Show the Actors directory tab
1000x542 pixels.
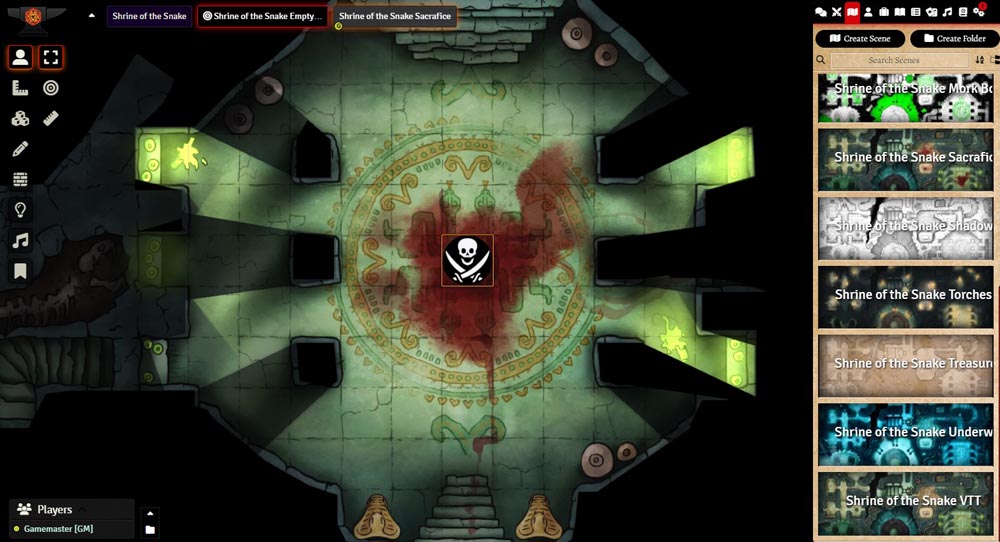(x=868, y=12)
